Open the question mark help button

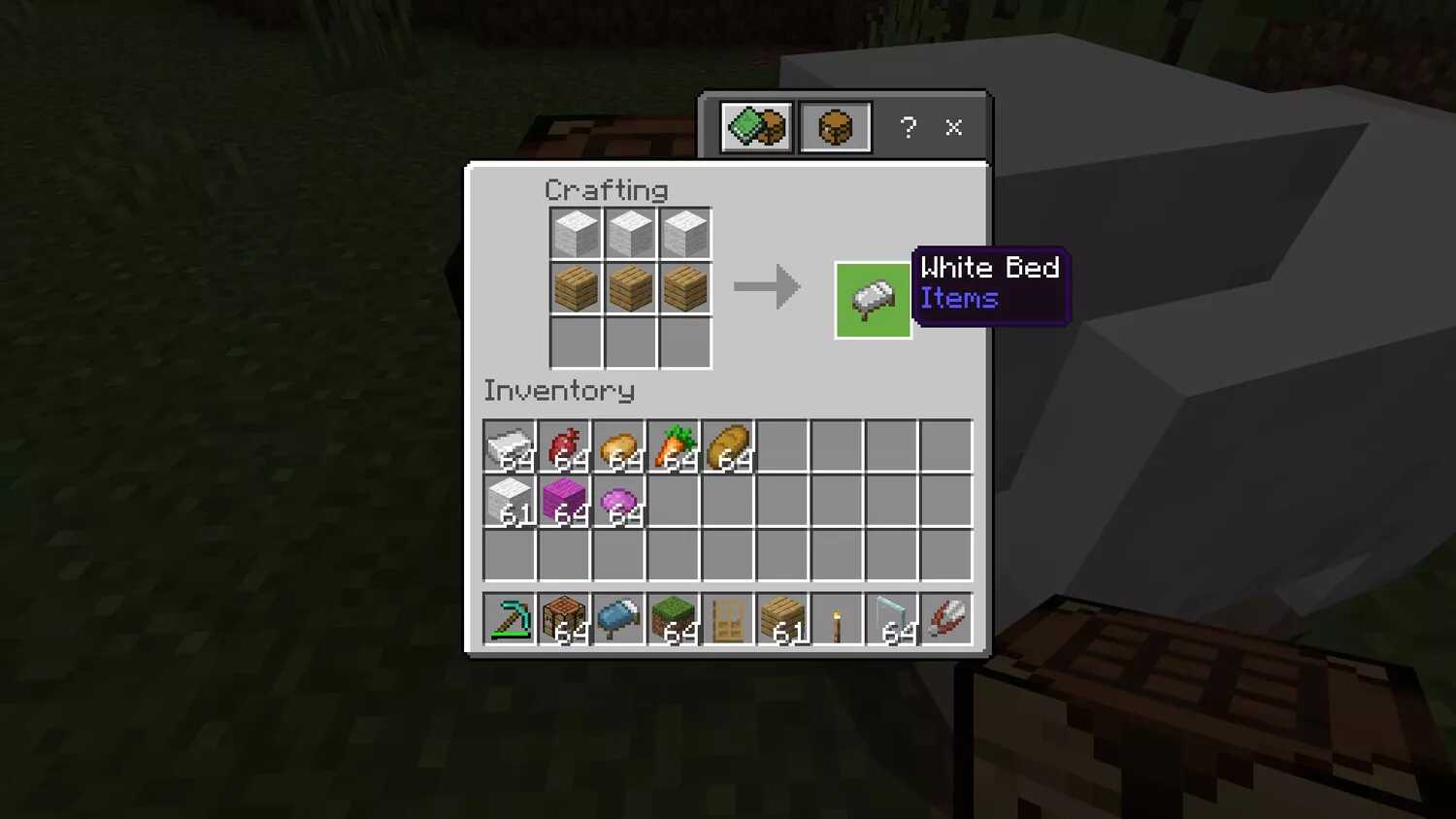click(908, 127)
